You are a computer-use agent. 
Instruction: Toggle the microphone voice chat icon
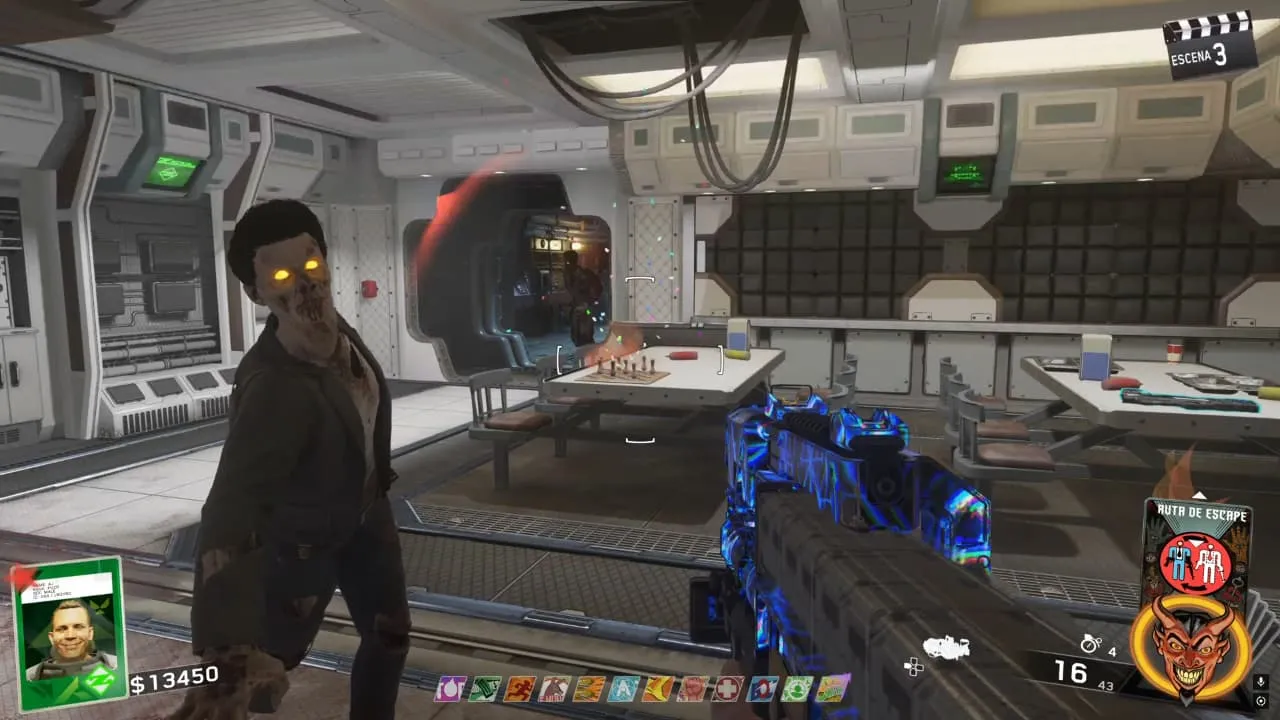(1261, 682)
